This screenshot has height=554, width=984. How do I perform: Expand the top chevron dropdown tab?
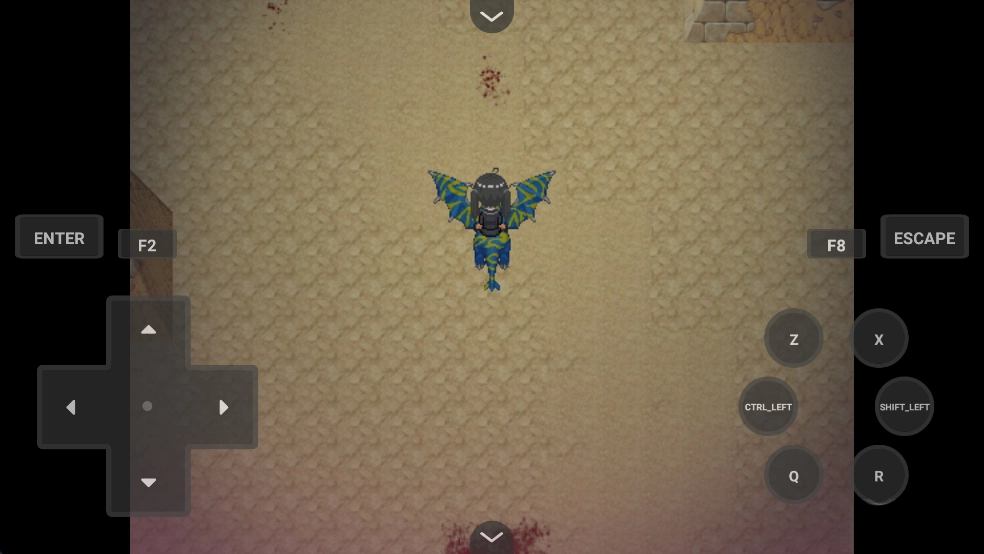[x=491, y=15]
